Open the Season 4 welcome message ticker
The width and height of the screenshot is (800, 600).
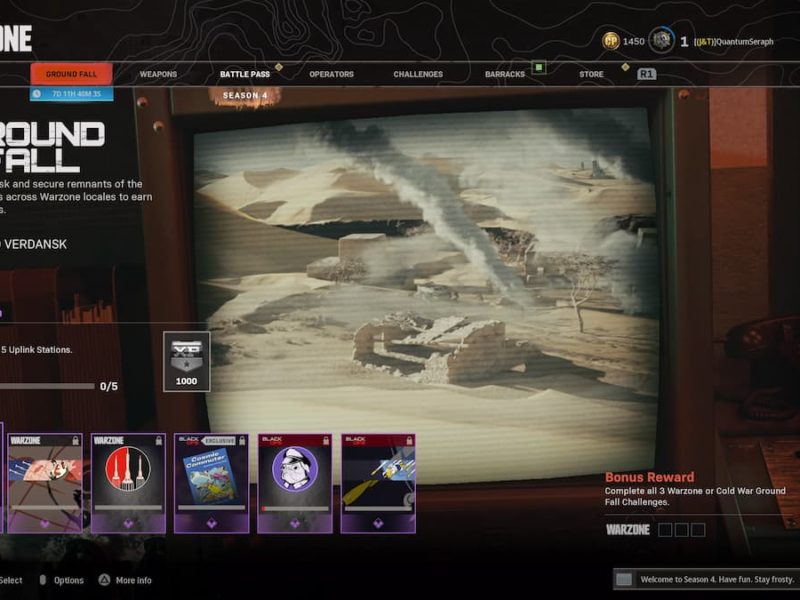pos(706,579)
